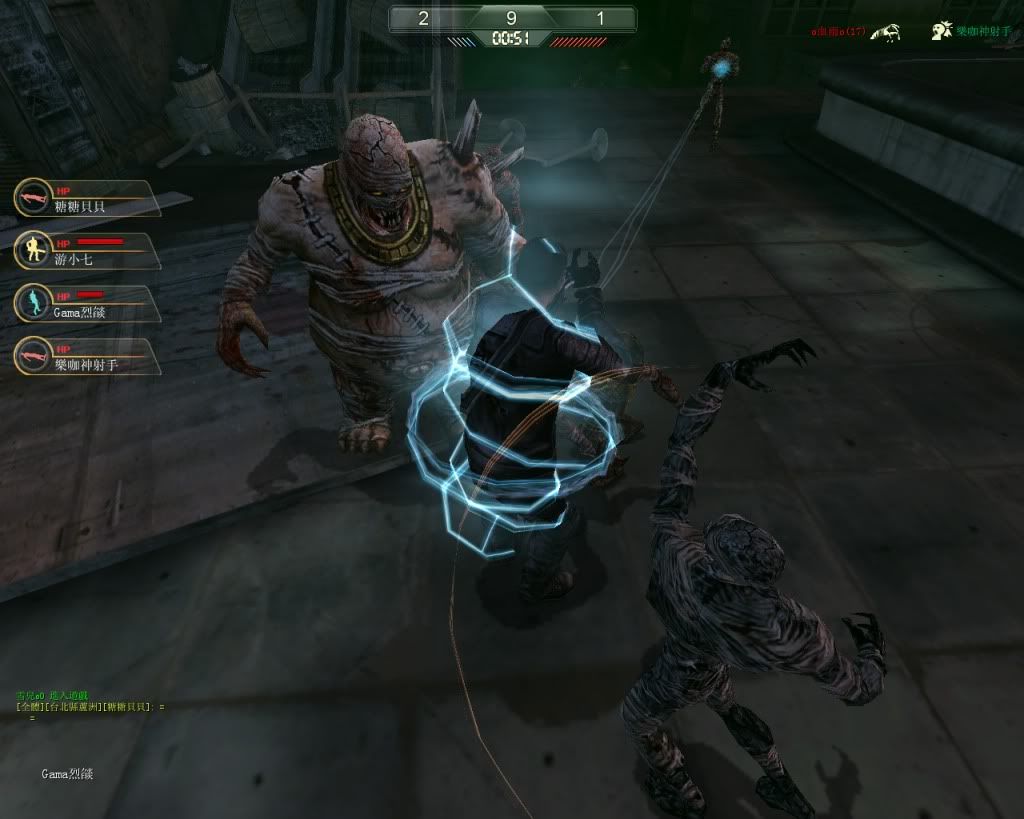Select teammate 糖糖貝貝 in the player list
1024x819 pixels.
pos(88,199)
